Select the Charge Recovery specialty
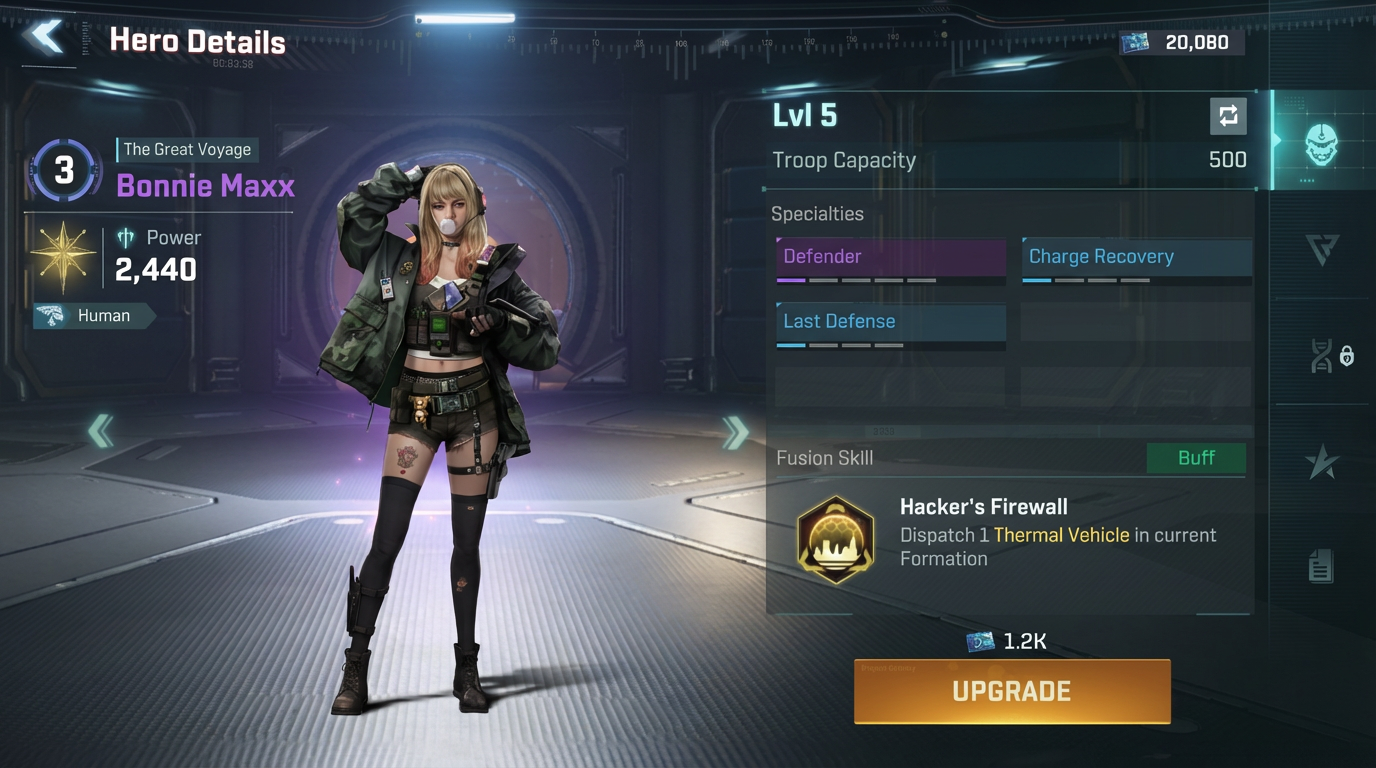The image size is (1376, 768). click(1136, 258)
